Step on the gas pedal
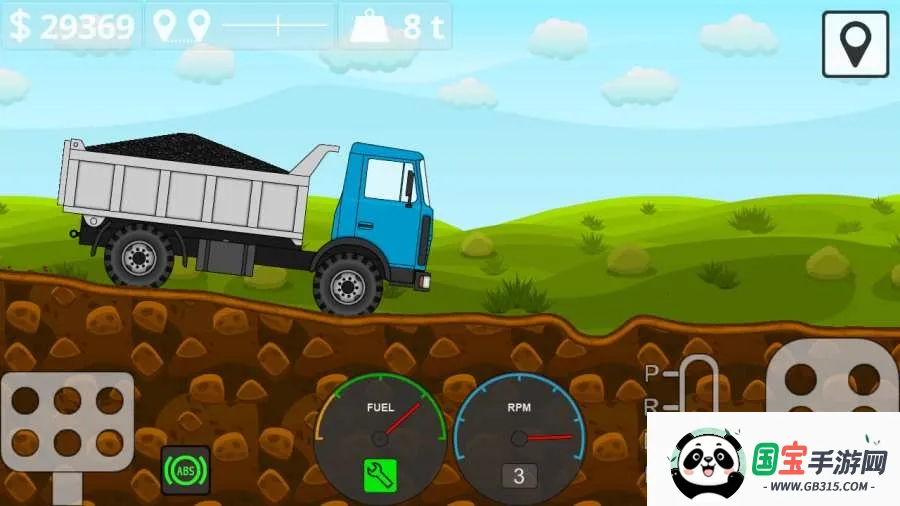 tap(832, 382)
